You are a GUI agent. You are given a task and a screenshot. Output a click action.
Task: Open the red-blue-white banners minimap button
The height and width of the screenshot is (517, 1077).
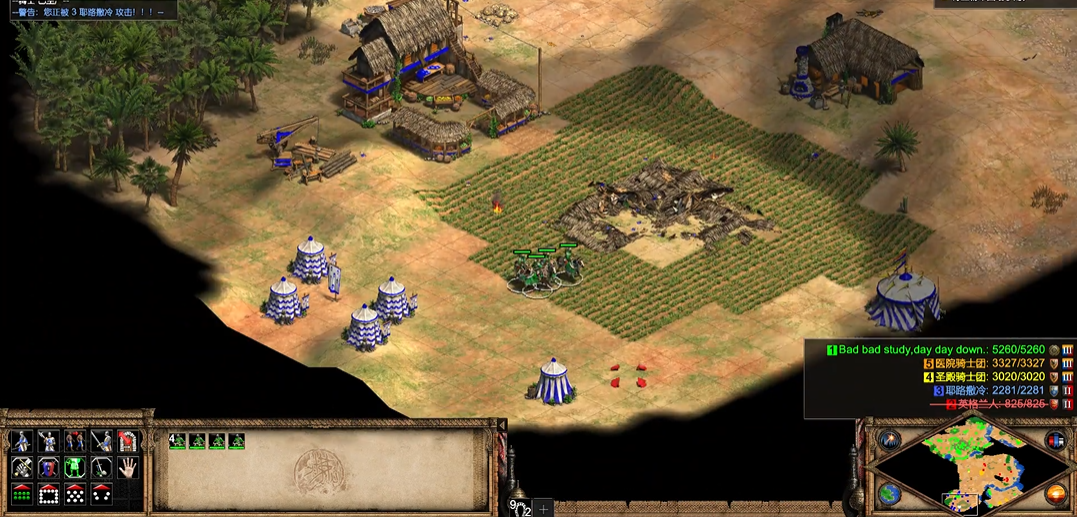[1054, 441]
